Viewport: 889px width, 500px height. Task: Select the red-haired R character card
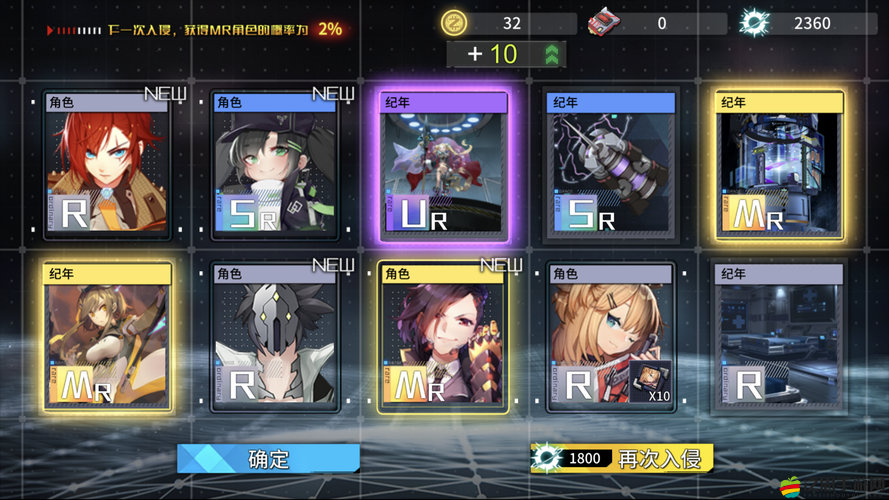[108, 165]
